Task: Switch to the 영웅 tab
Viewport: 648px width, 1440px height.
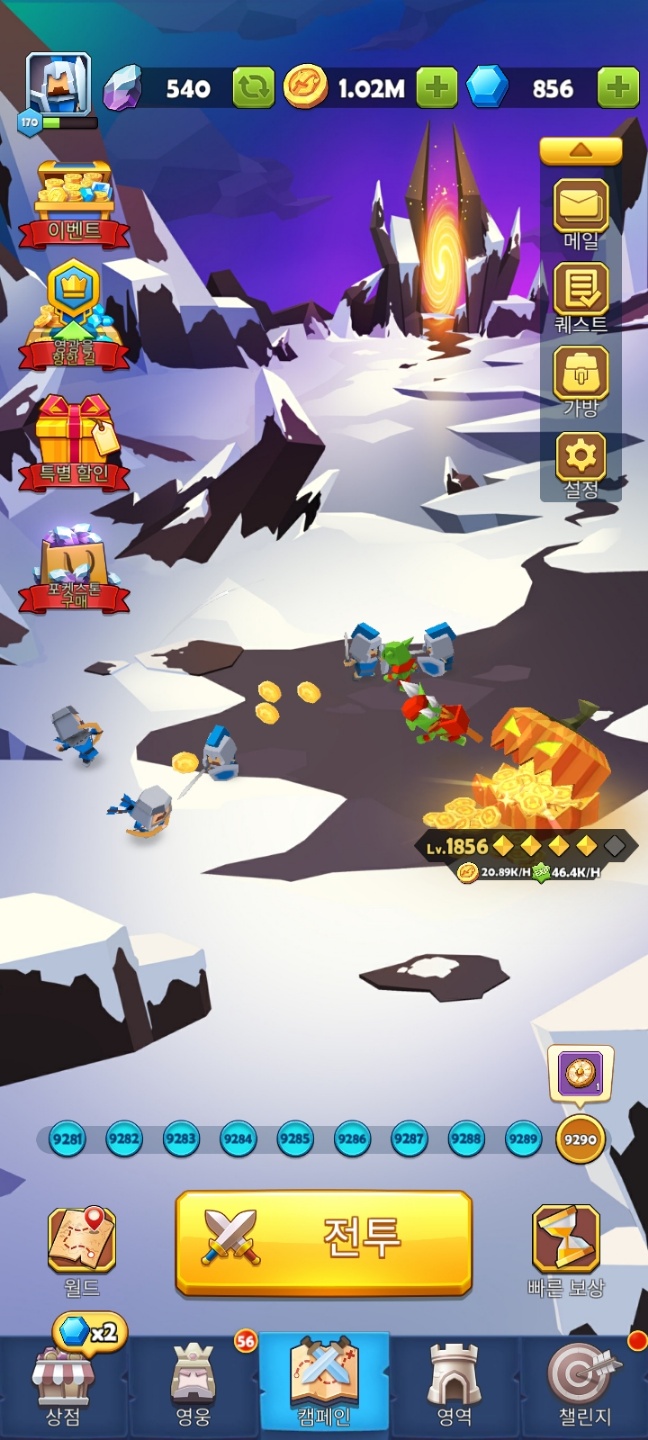Action: click(193, 1385)
